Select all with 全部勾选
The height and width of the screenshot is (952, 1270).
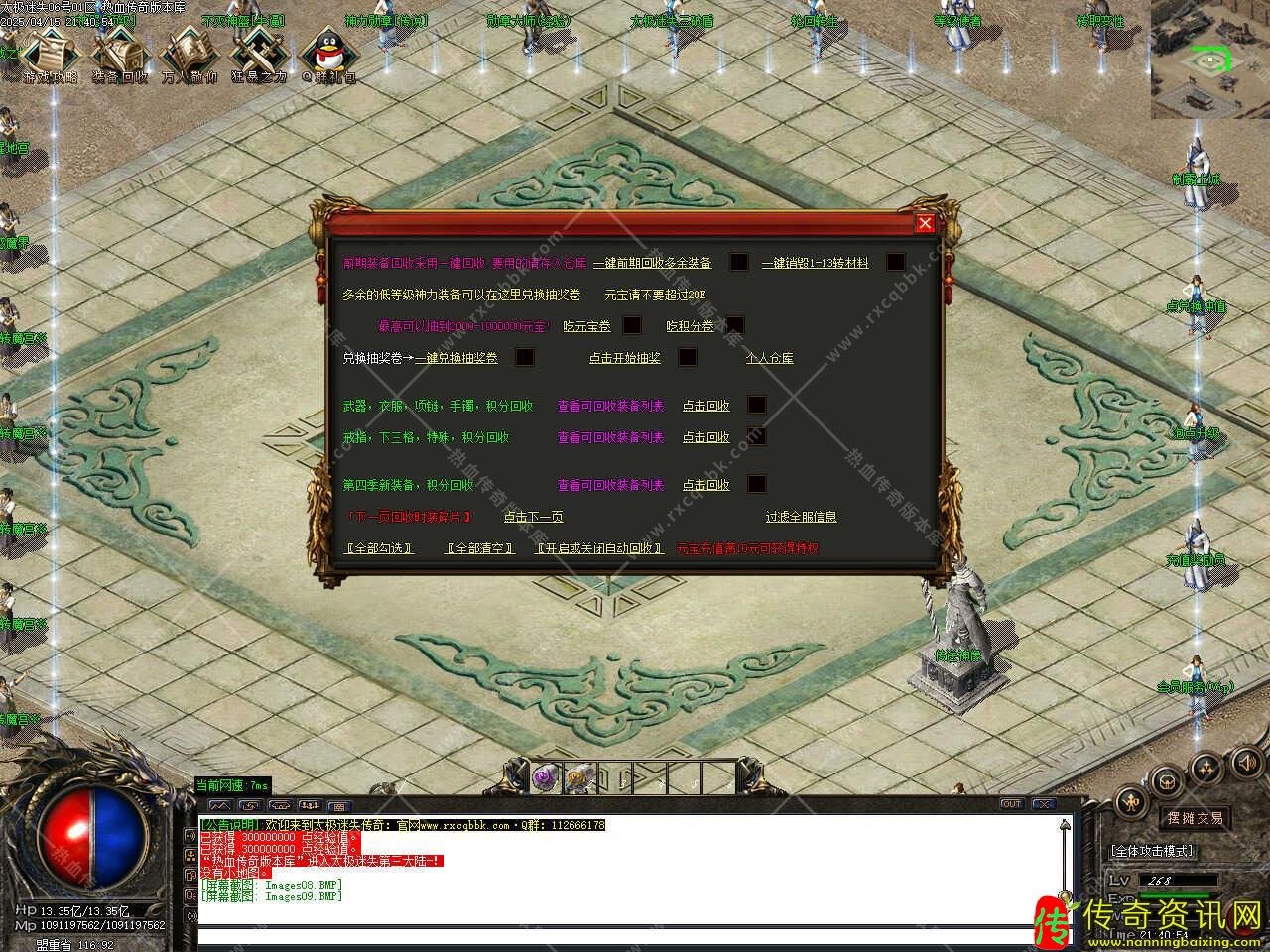pos(379,548)
